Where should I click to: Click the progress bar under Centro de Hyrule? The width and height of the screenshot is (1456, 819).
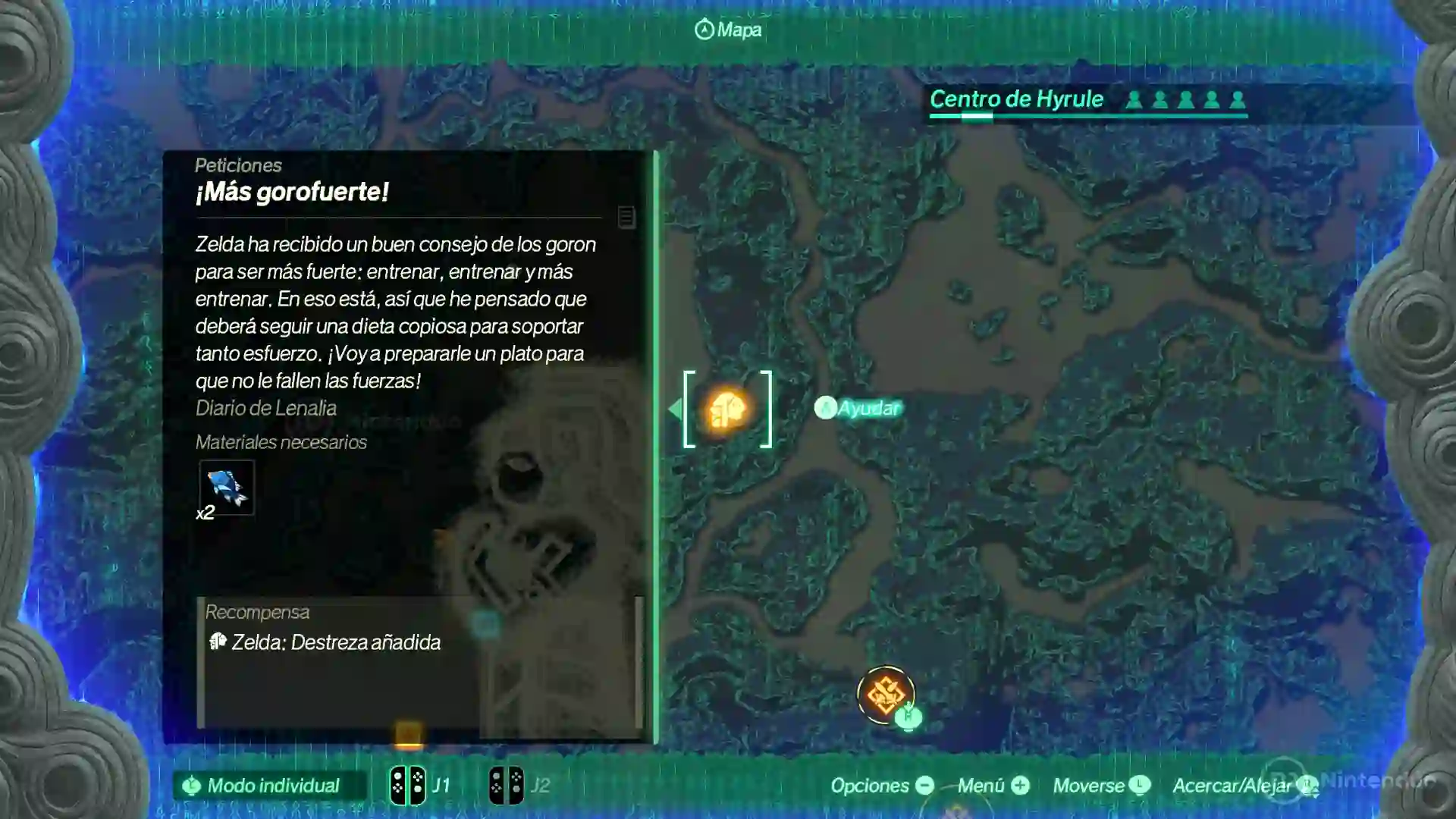point(1087,115)
